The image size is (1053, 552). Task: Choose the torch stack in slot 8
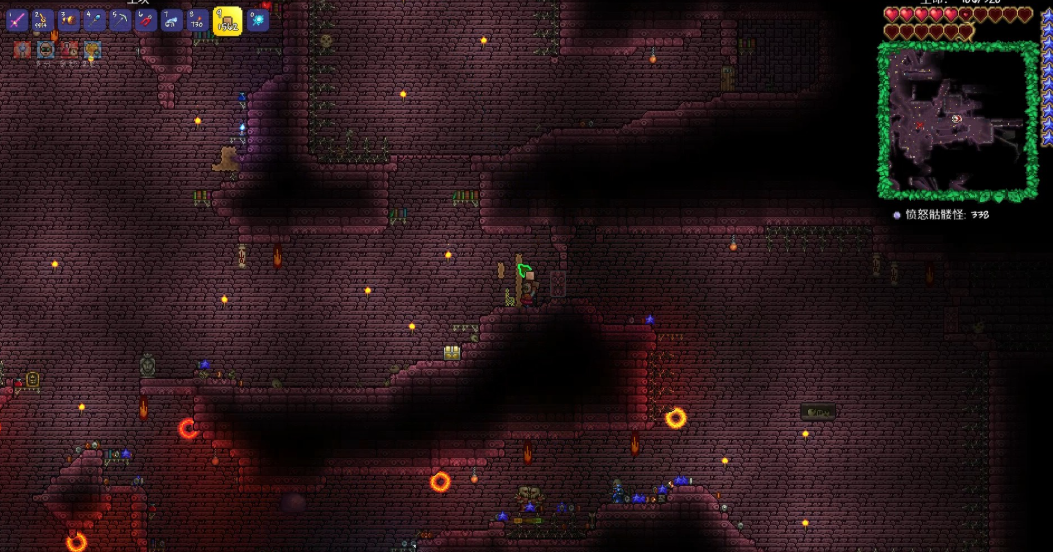(198, 20)
